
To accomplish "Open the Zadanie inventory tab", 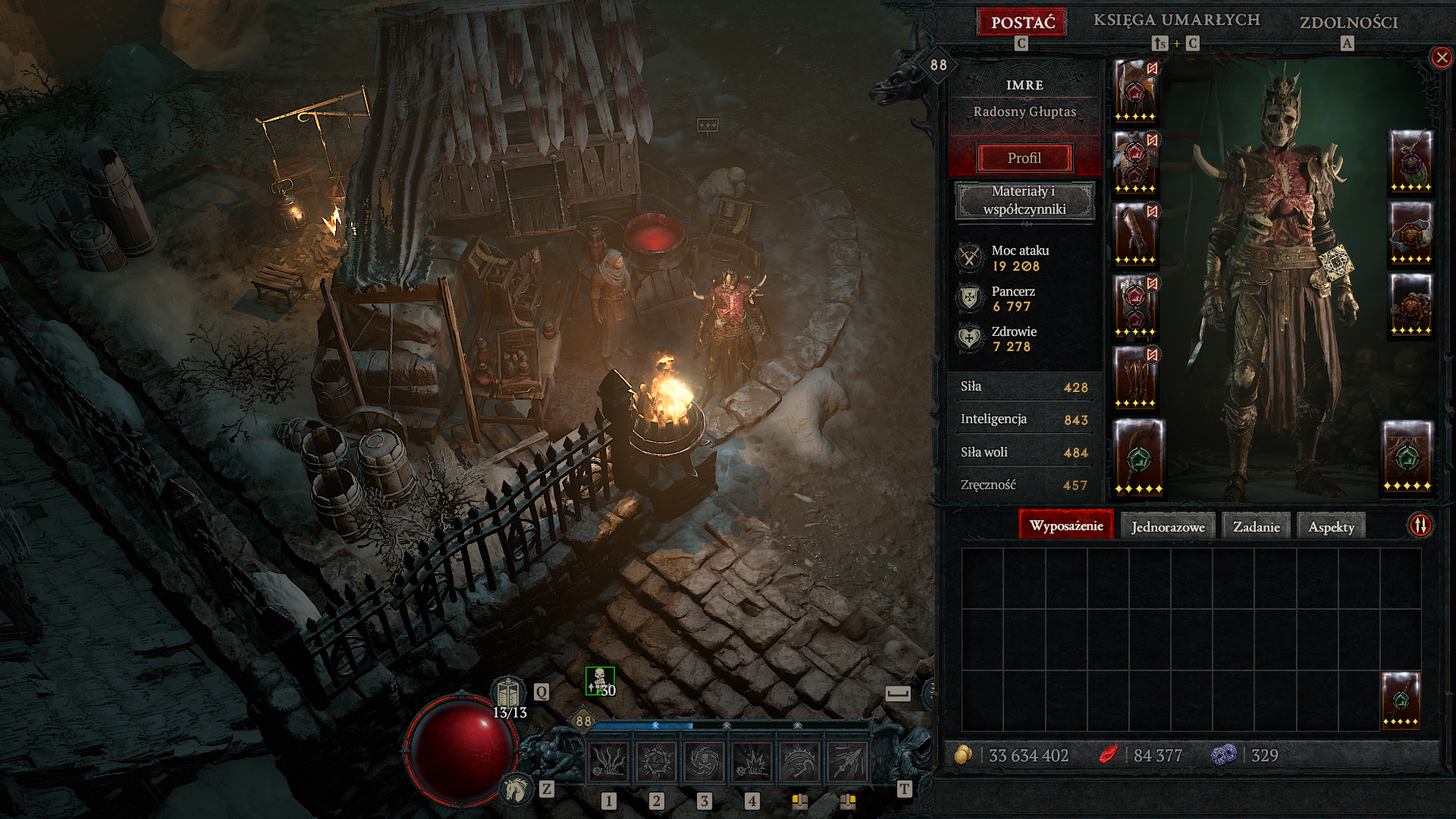I will pyautogui.click(x=1256, y=526).
